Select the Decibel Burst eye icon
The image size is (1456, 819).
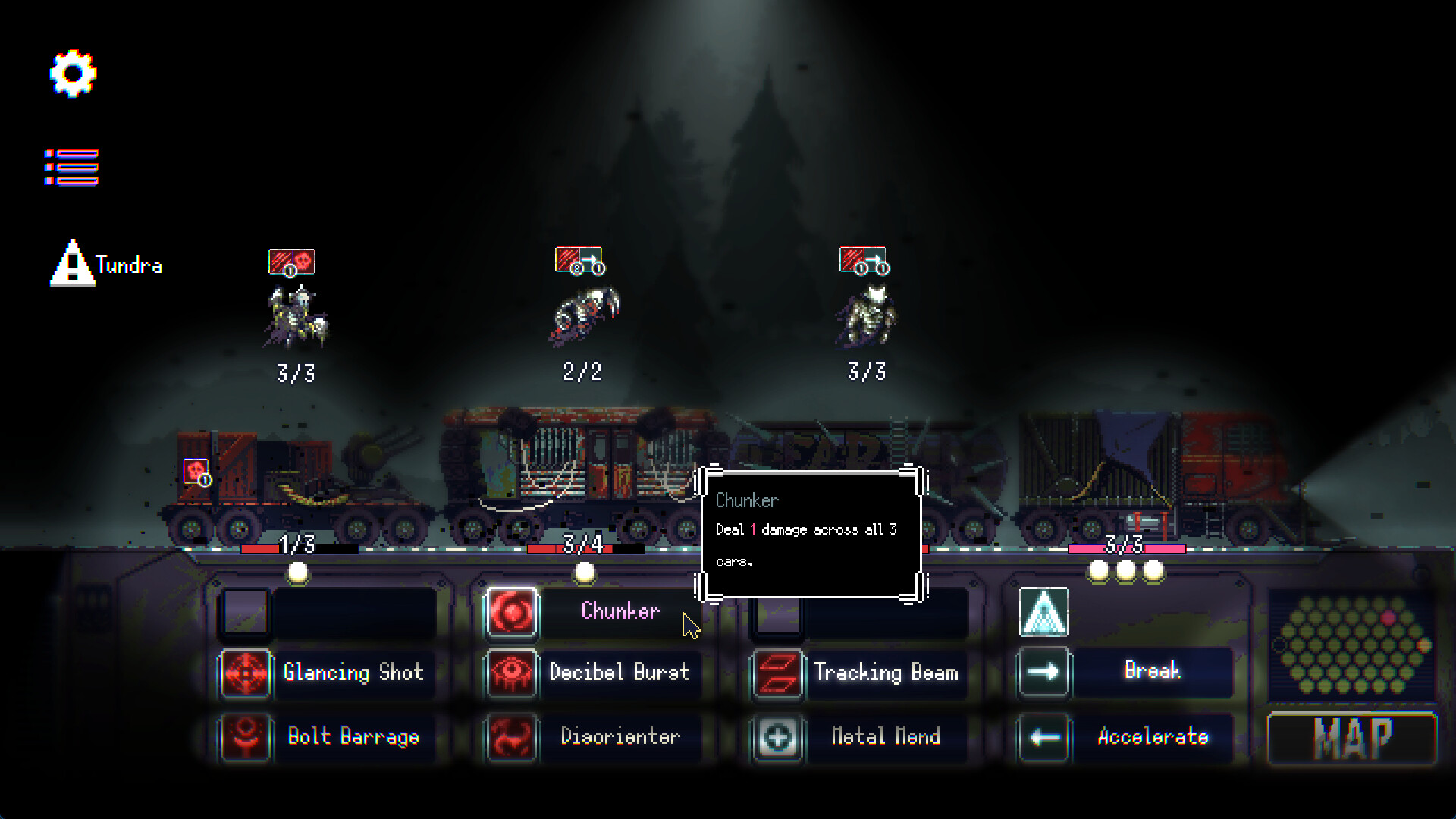(x=511, y=673)
